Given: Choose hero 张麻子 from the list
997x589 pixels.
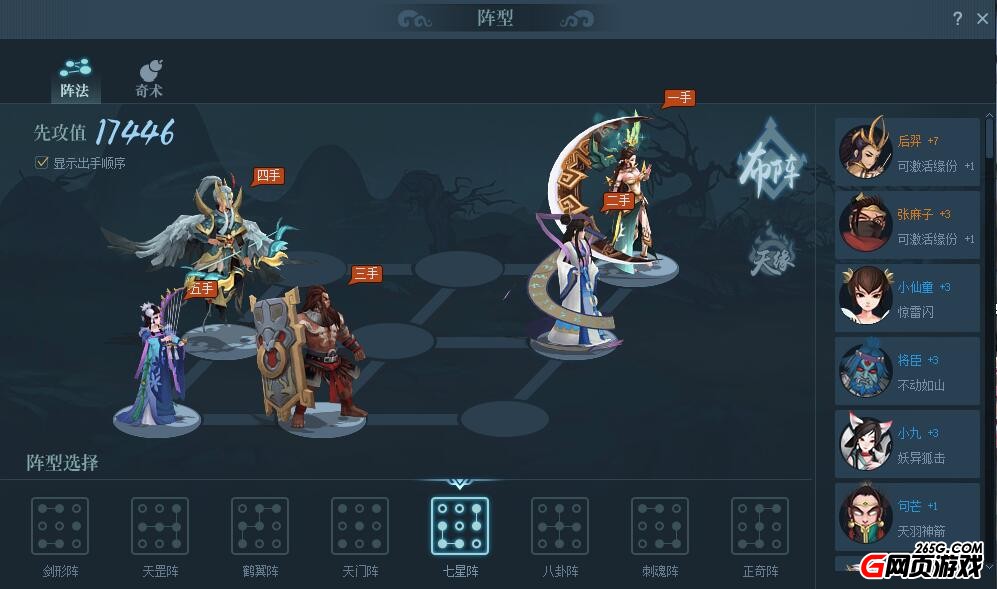Looking at the screenshot, I should [907, 226].
